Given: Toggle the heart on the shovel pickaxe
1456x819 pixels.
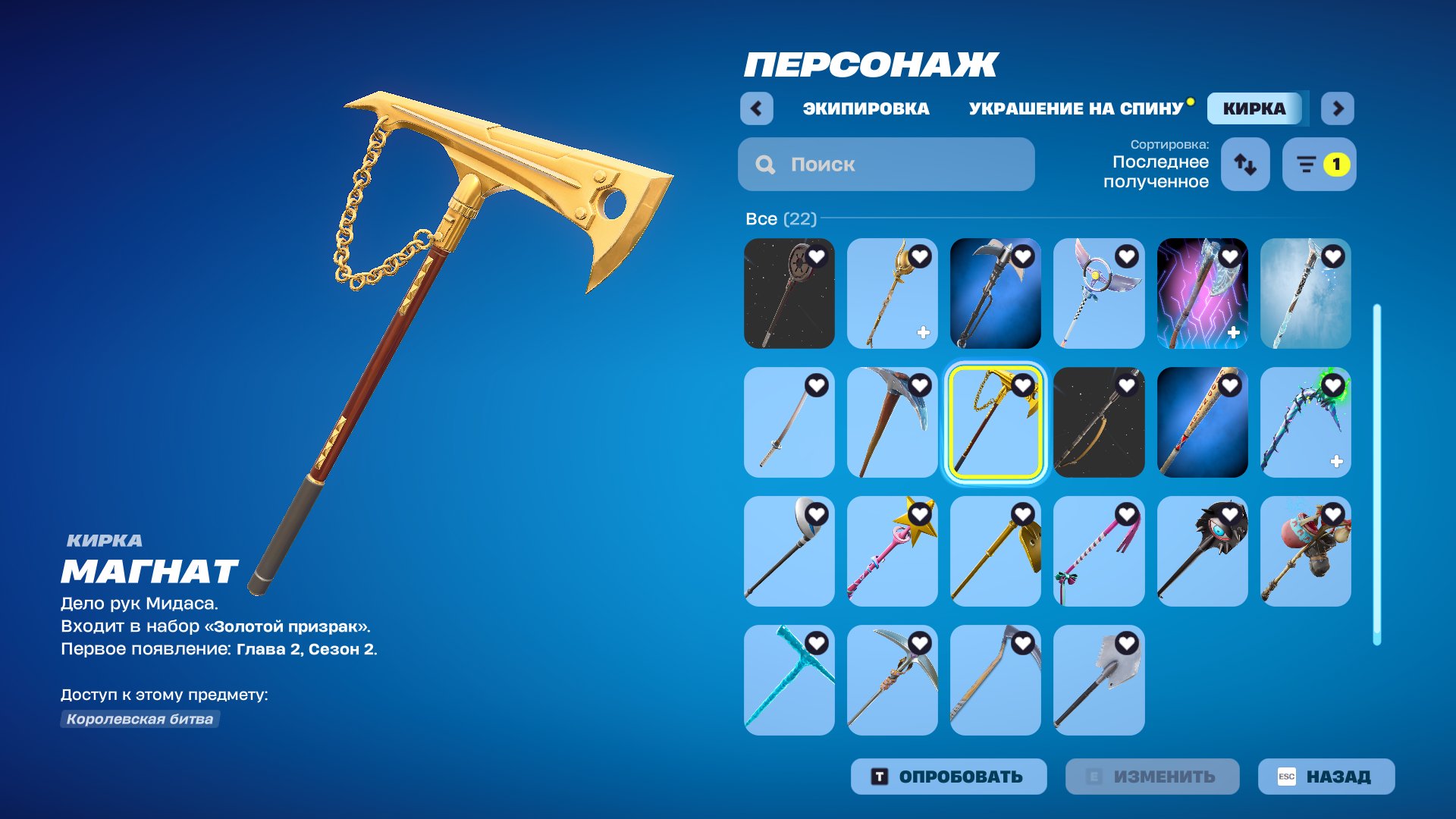Looking at the screenshot, I should click(x=1126, y=643).
